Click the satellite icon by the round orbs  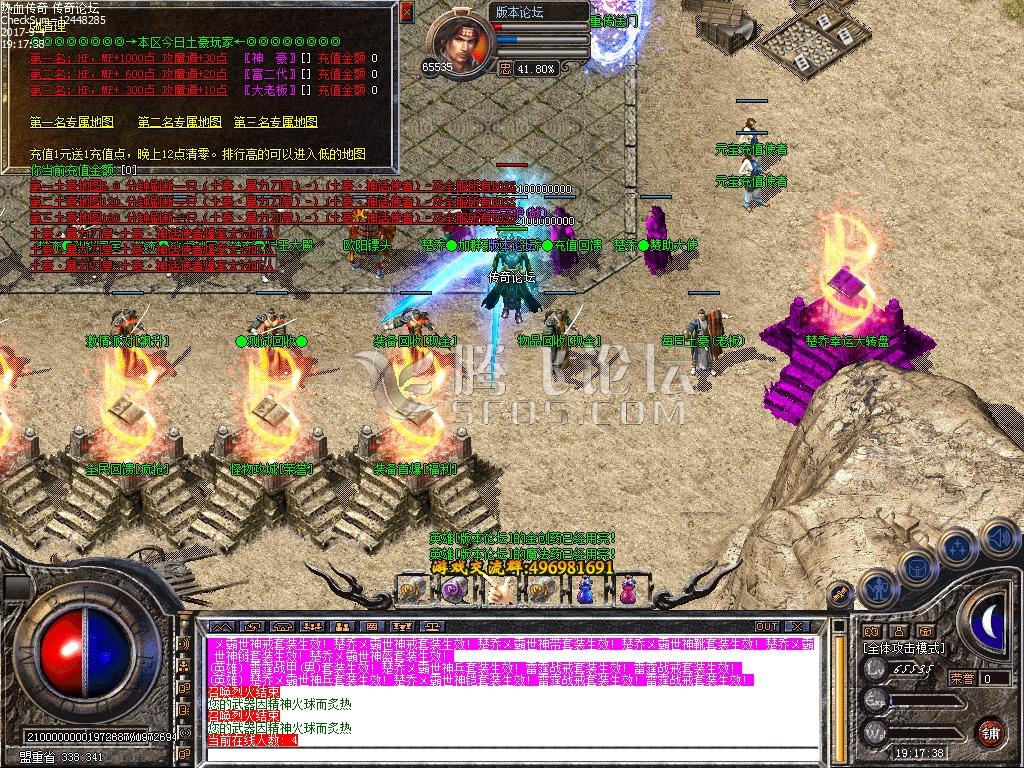839,594
